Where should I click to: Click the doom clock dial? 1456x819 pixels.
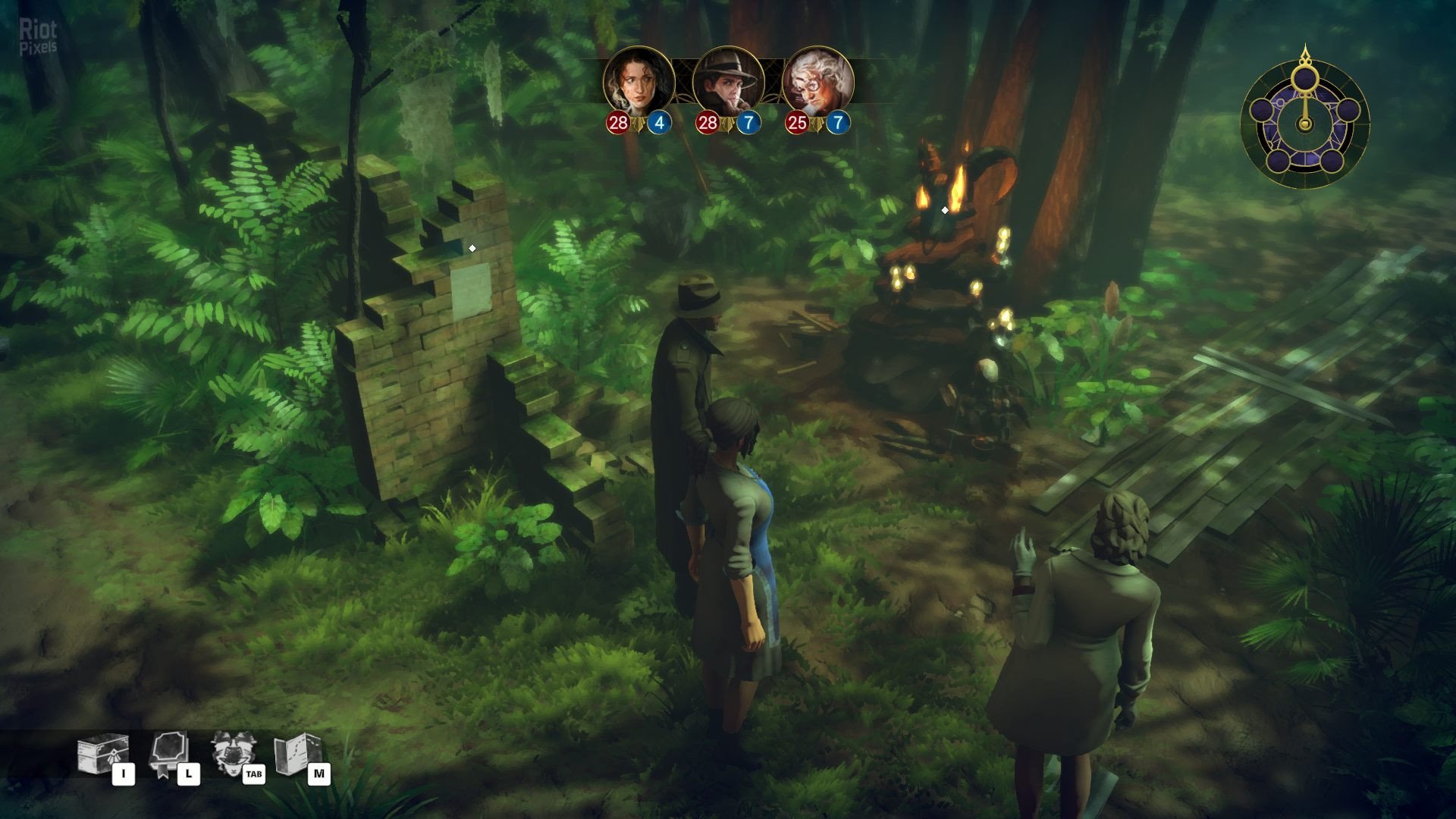pos(1304,119)
